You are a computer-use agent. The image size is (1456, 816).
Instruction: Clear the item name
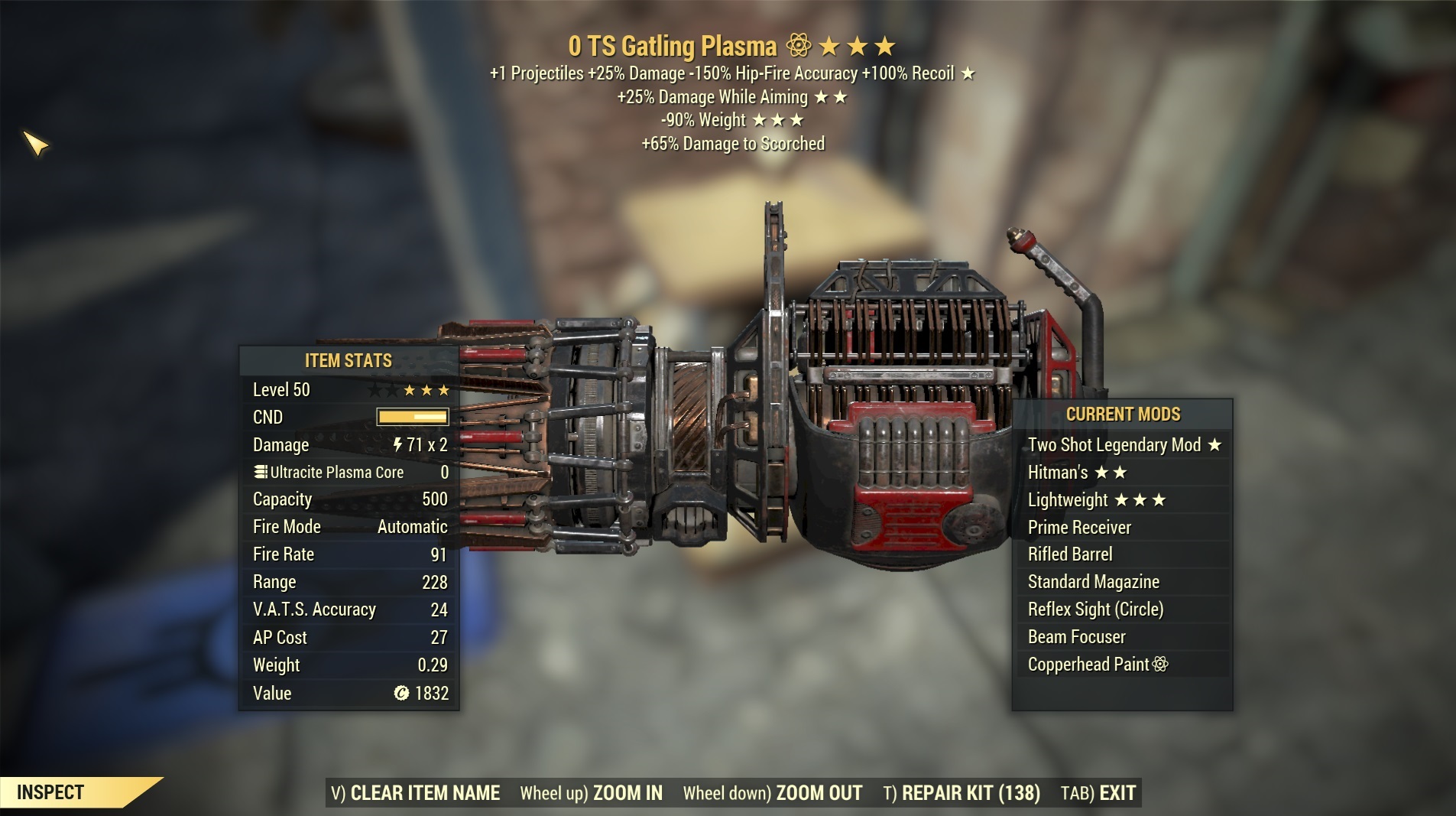[x=417, y=793]
